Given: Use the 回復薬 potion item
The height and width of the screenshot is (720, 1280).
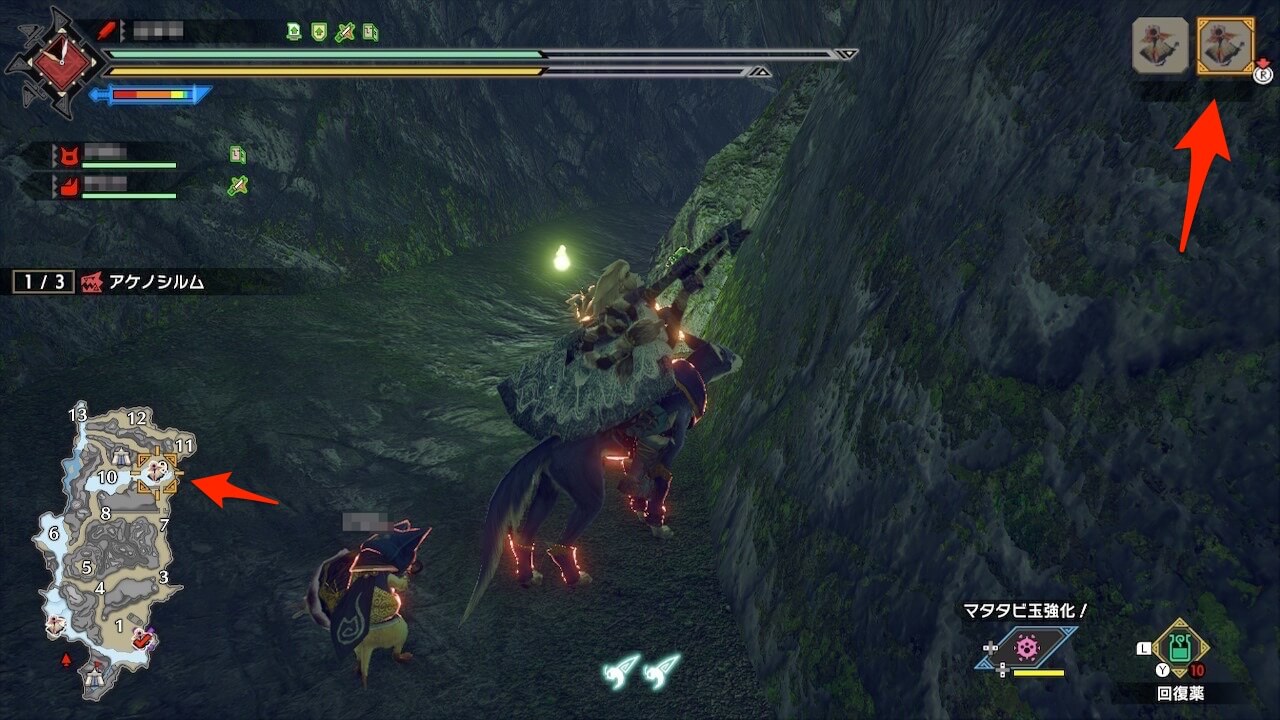Looking at the screenshot, I should (1181, 649).
